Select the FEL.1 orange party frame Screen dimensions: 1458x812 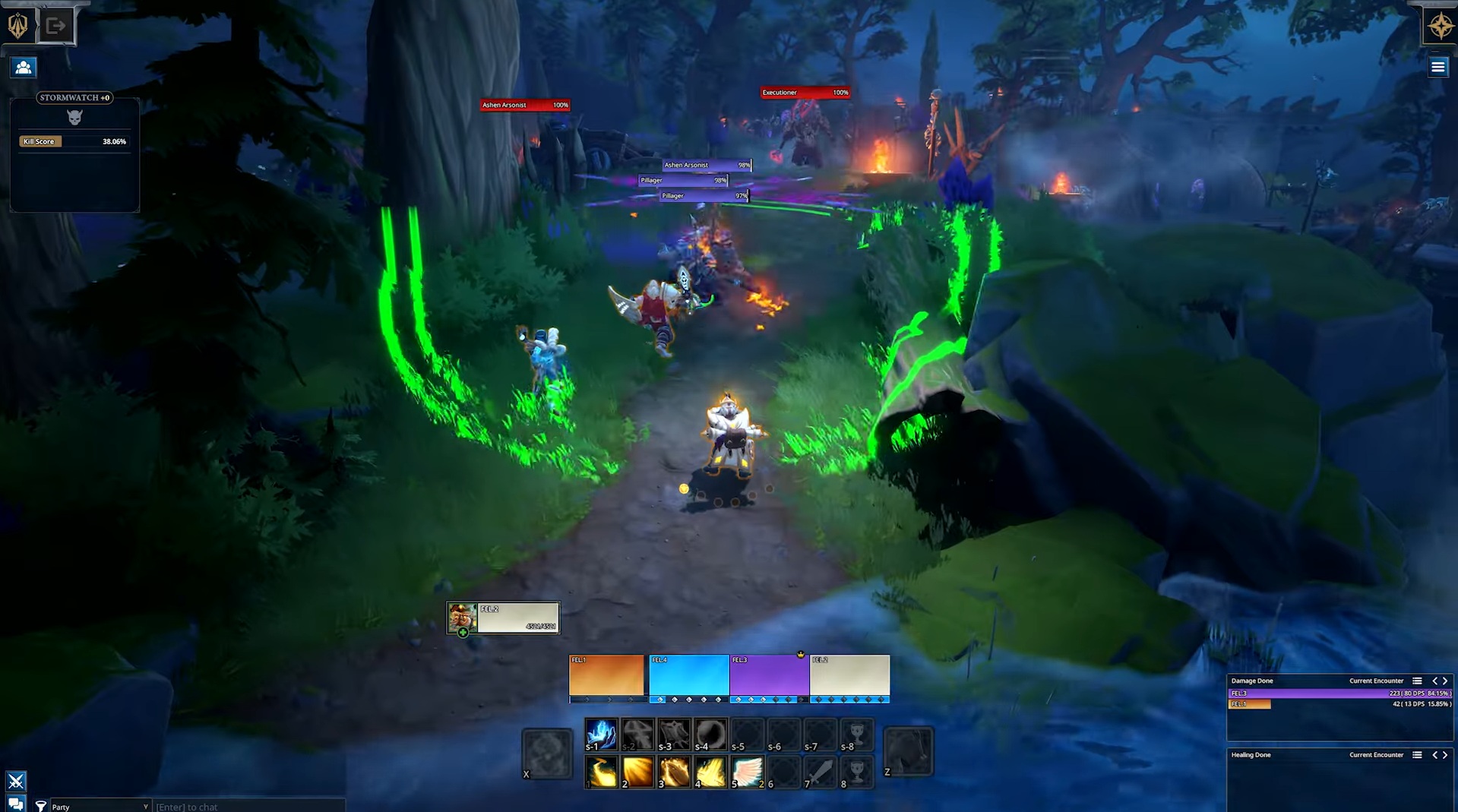[x=606, y=676]
